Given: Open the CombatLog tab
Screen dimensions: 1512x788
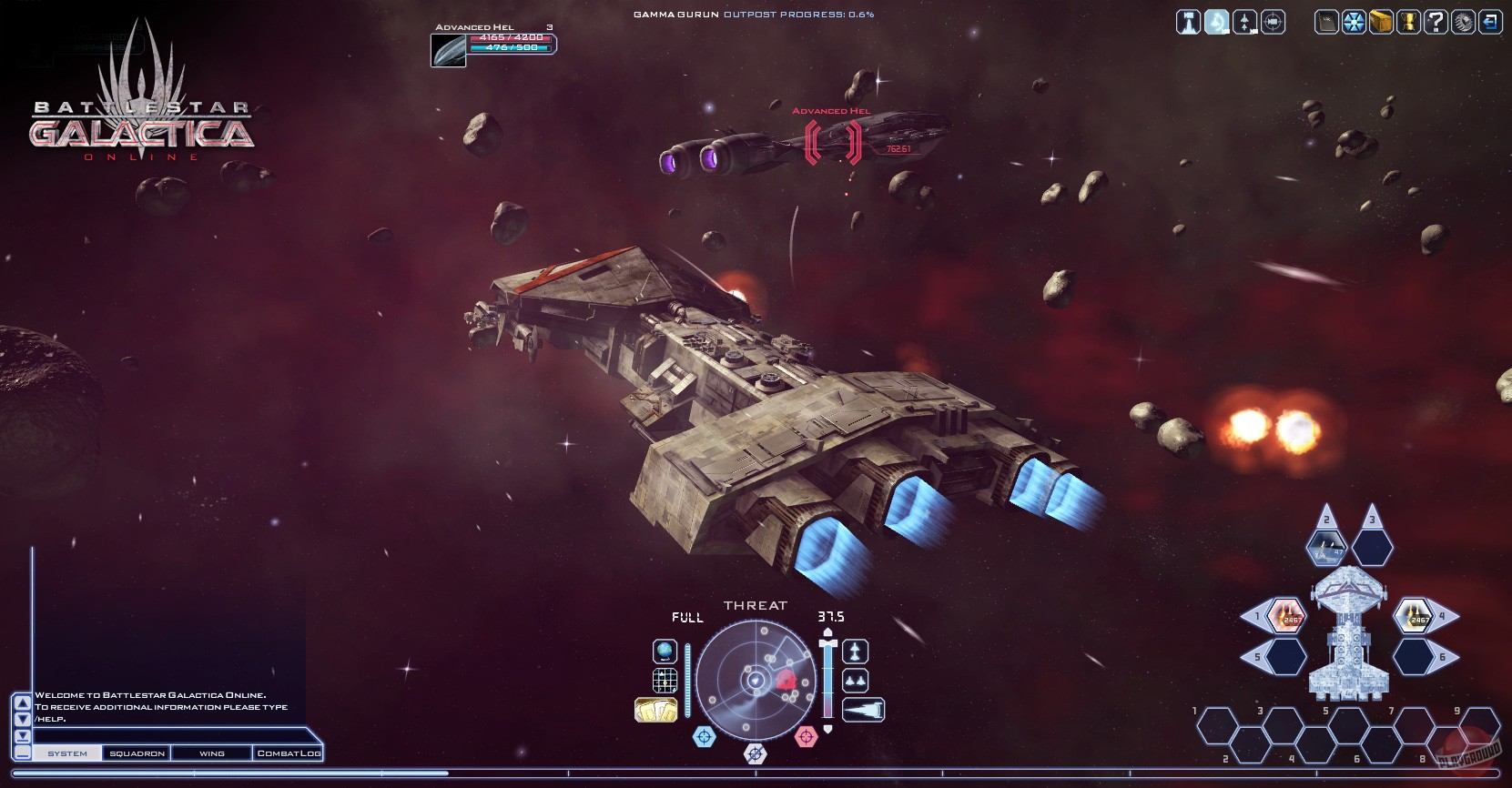Looking at the screenshot, I should [x=289, y=754].
